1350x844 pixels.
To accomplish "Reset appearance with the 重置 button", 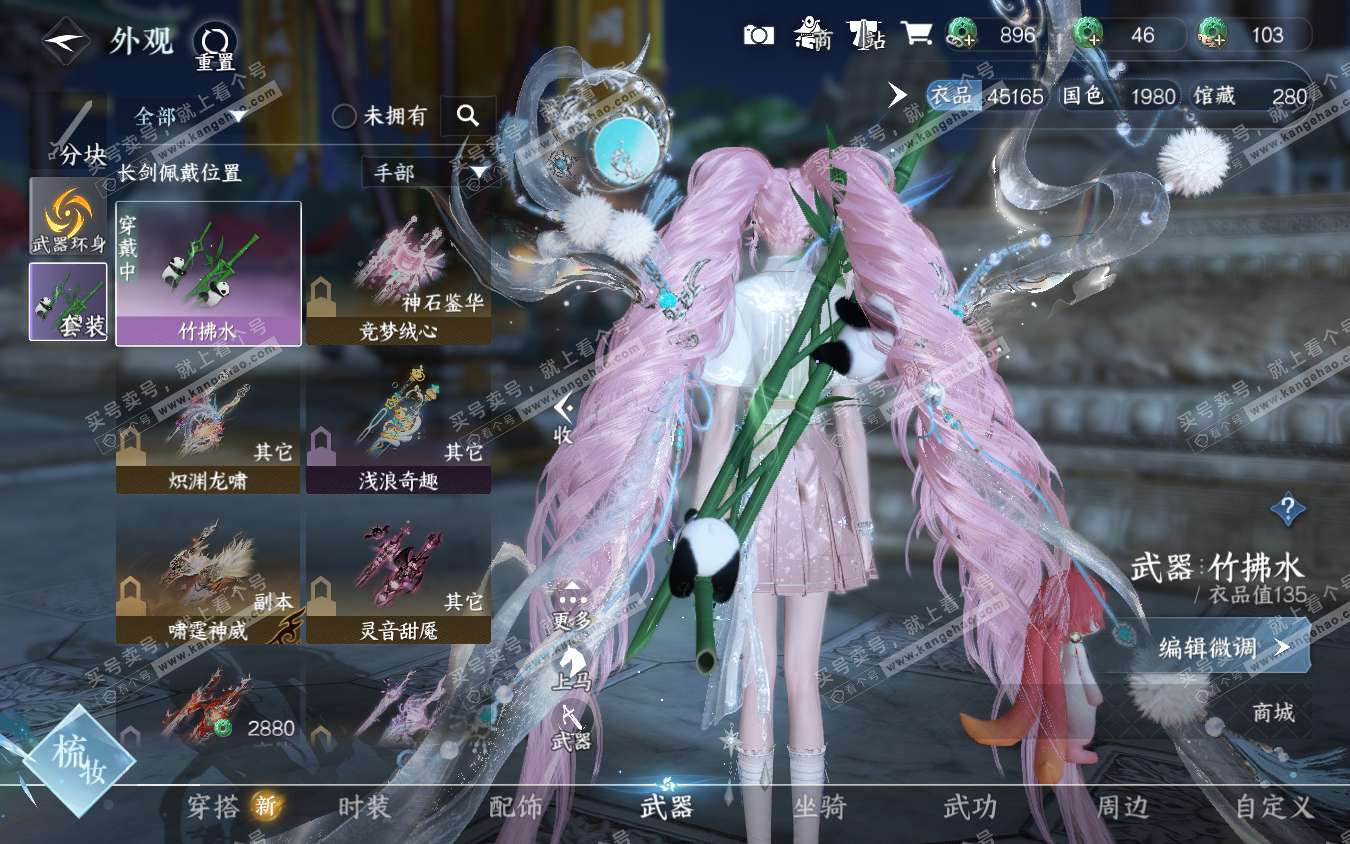I will pyautogui.click(x=214, y=45).
